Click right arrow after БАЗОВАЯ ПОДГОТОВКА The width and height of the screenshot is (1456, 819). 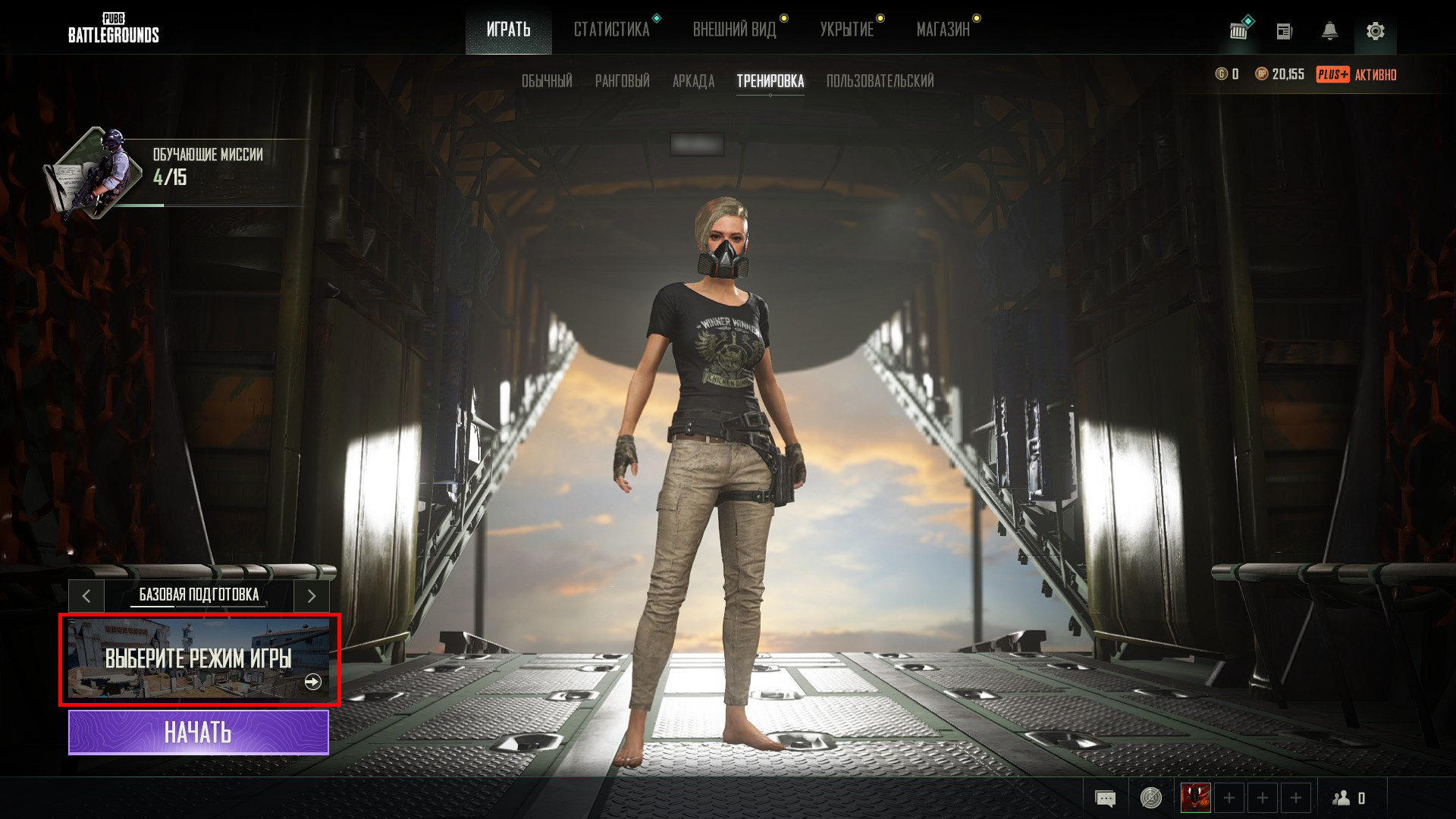312,596
